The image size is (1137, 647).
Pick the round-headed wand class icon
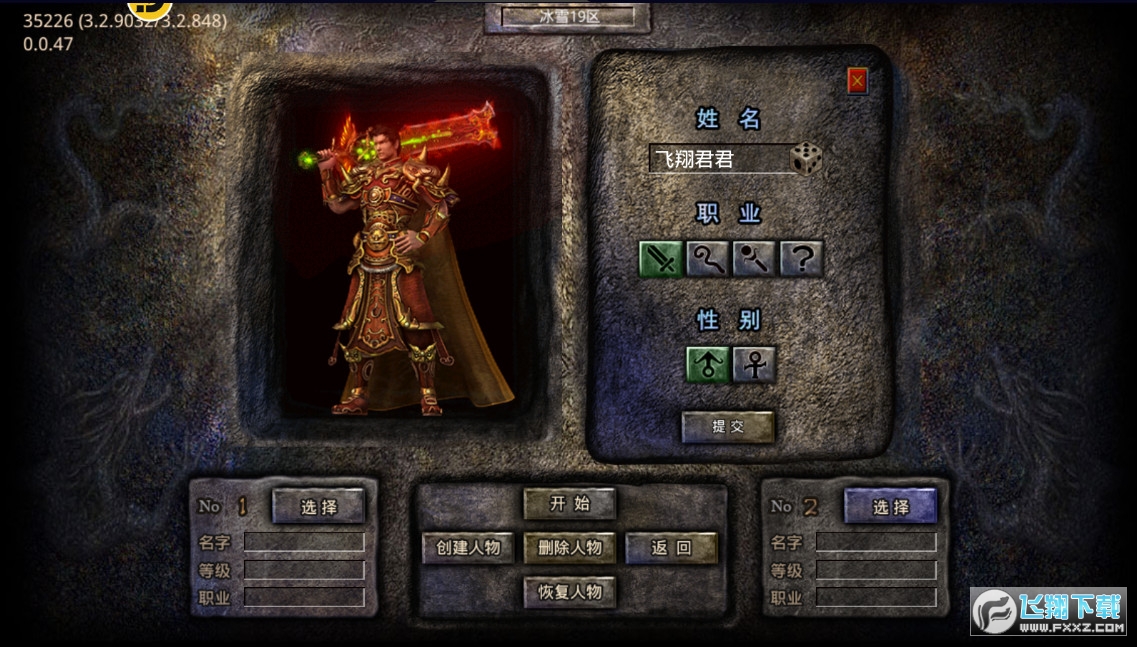[754, 260]
